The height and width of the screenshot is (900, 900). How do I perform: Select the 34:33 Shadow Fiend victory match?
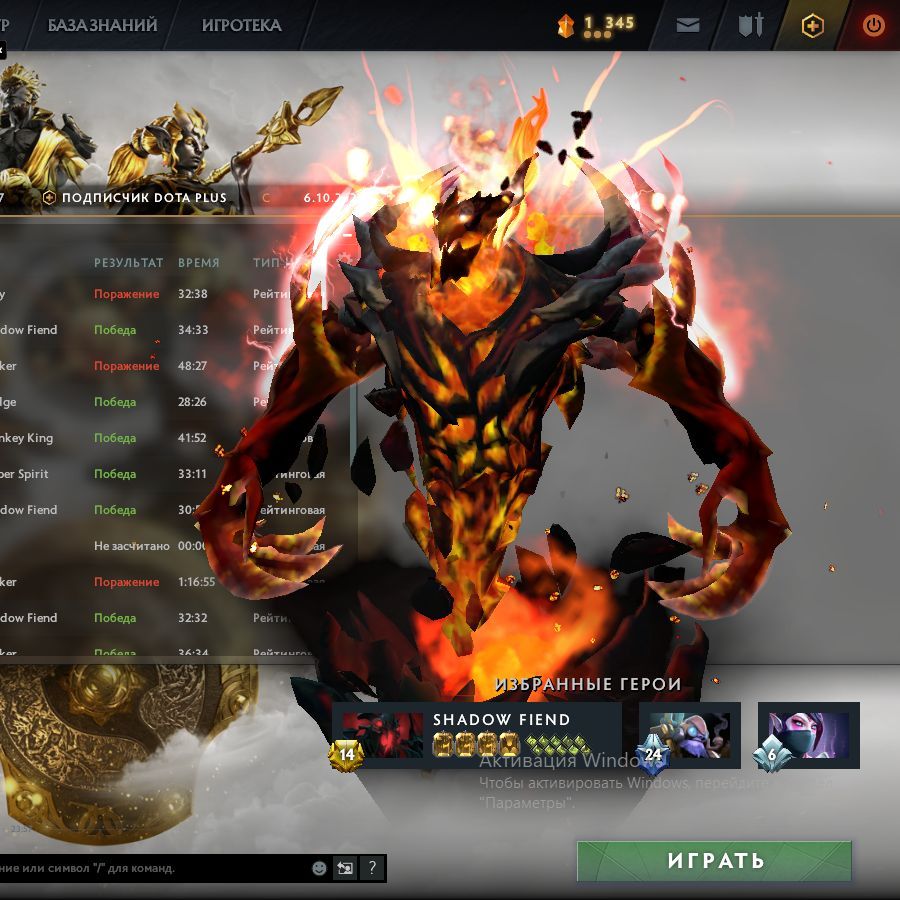click(150, 330)
